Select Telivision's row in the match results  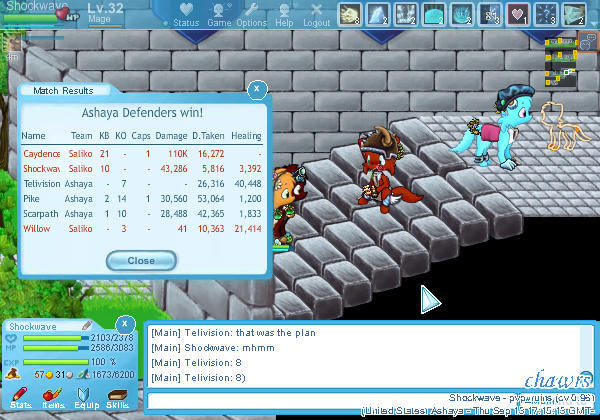coord(141,183)
